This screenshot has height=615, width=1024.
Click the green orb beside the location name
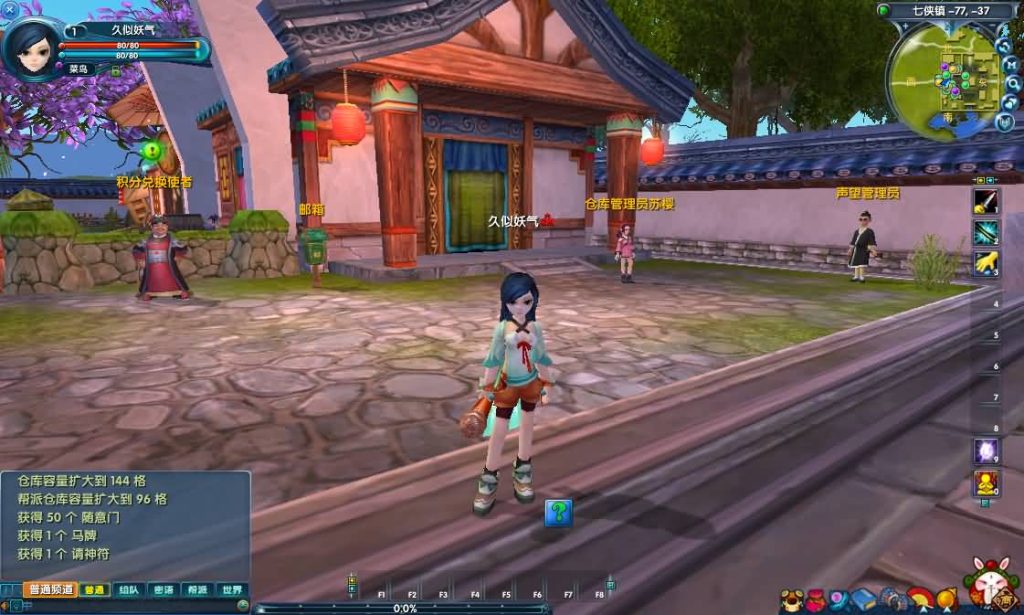[x=884, y=10]
